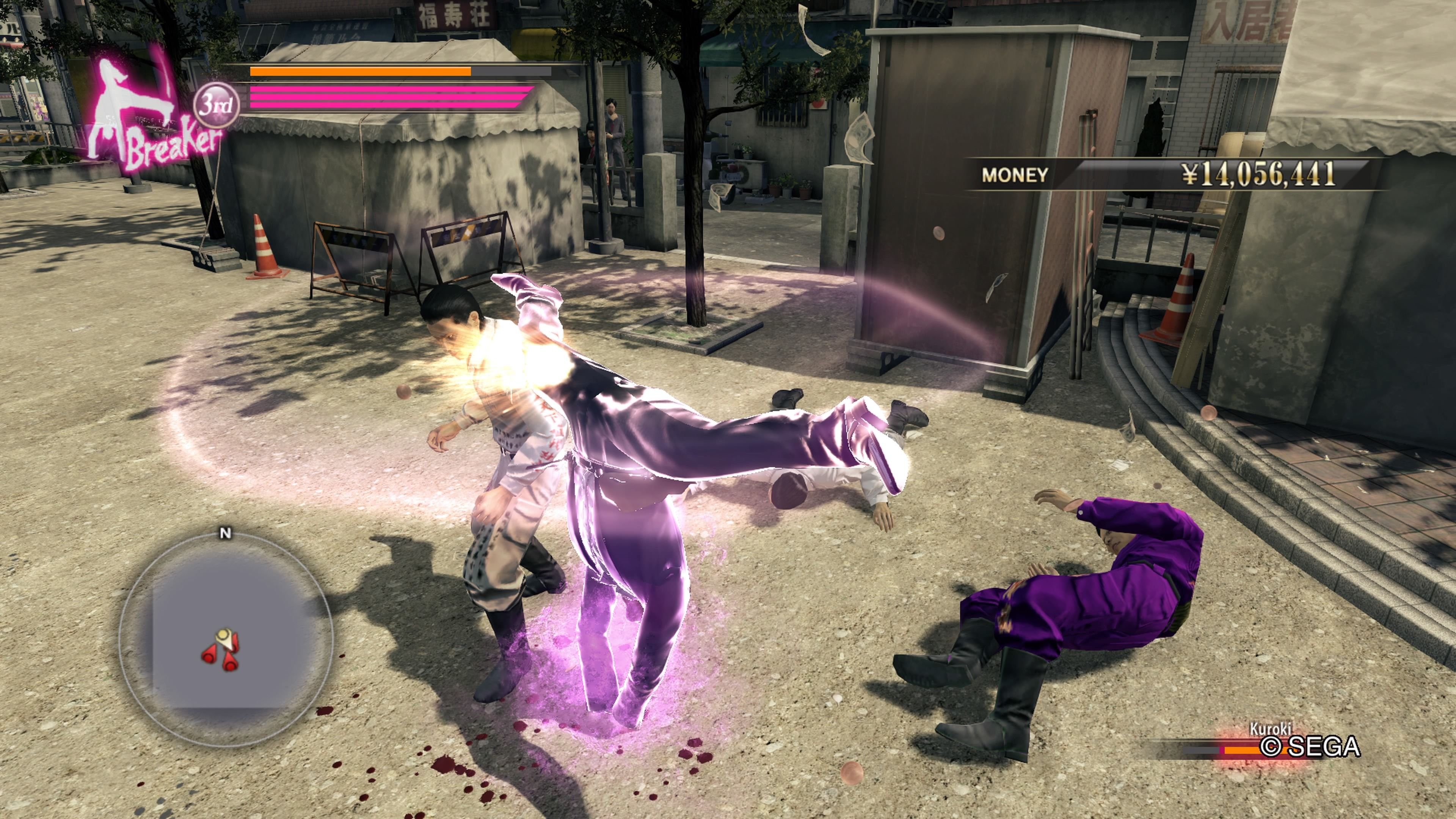This screenshot has height=819, width=1456.
Task: Click the circular minimap
Action: [x=226, y=637]
